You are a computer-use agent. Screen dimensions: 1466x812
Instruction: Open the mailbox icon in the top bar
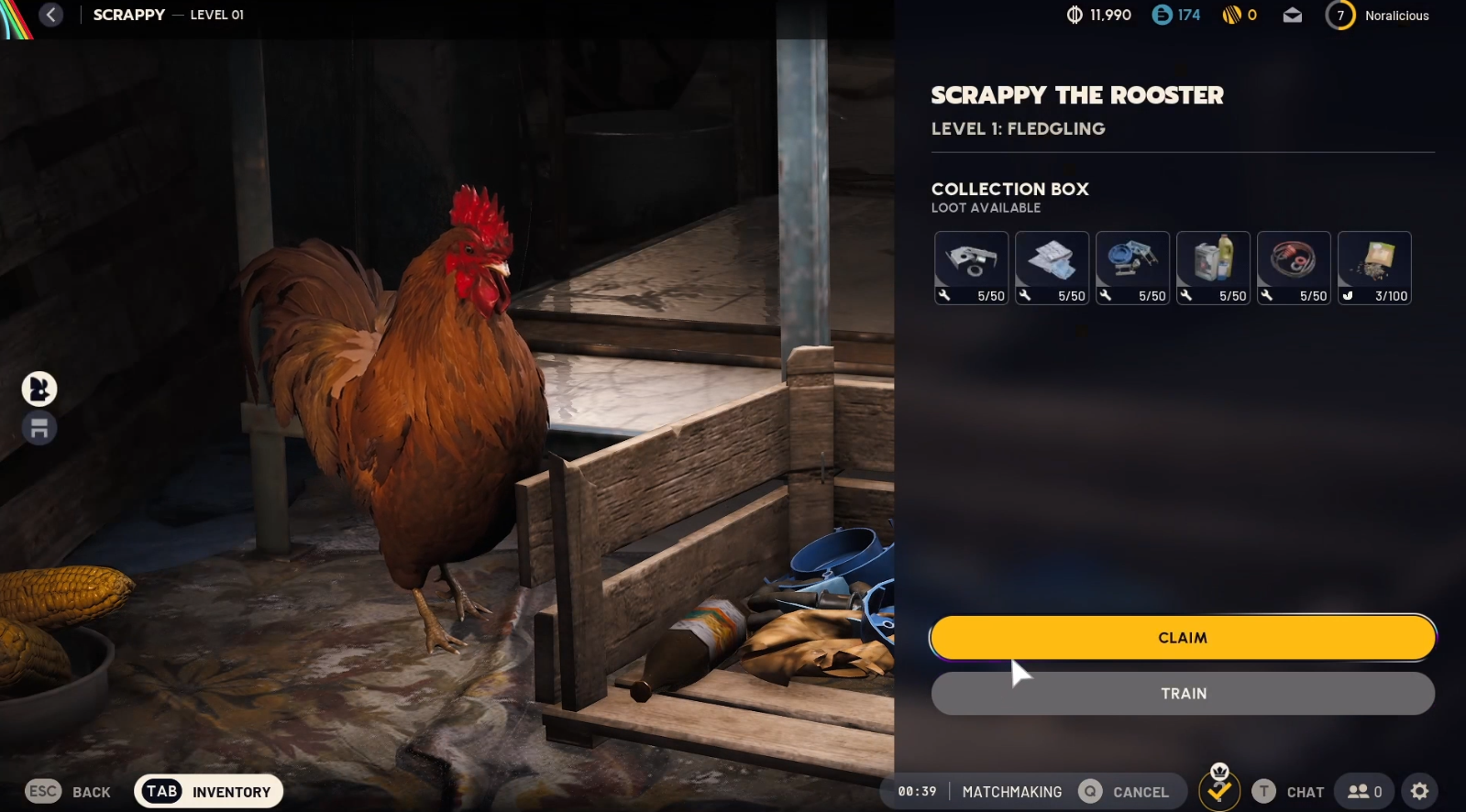coord(1295,15)
